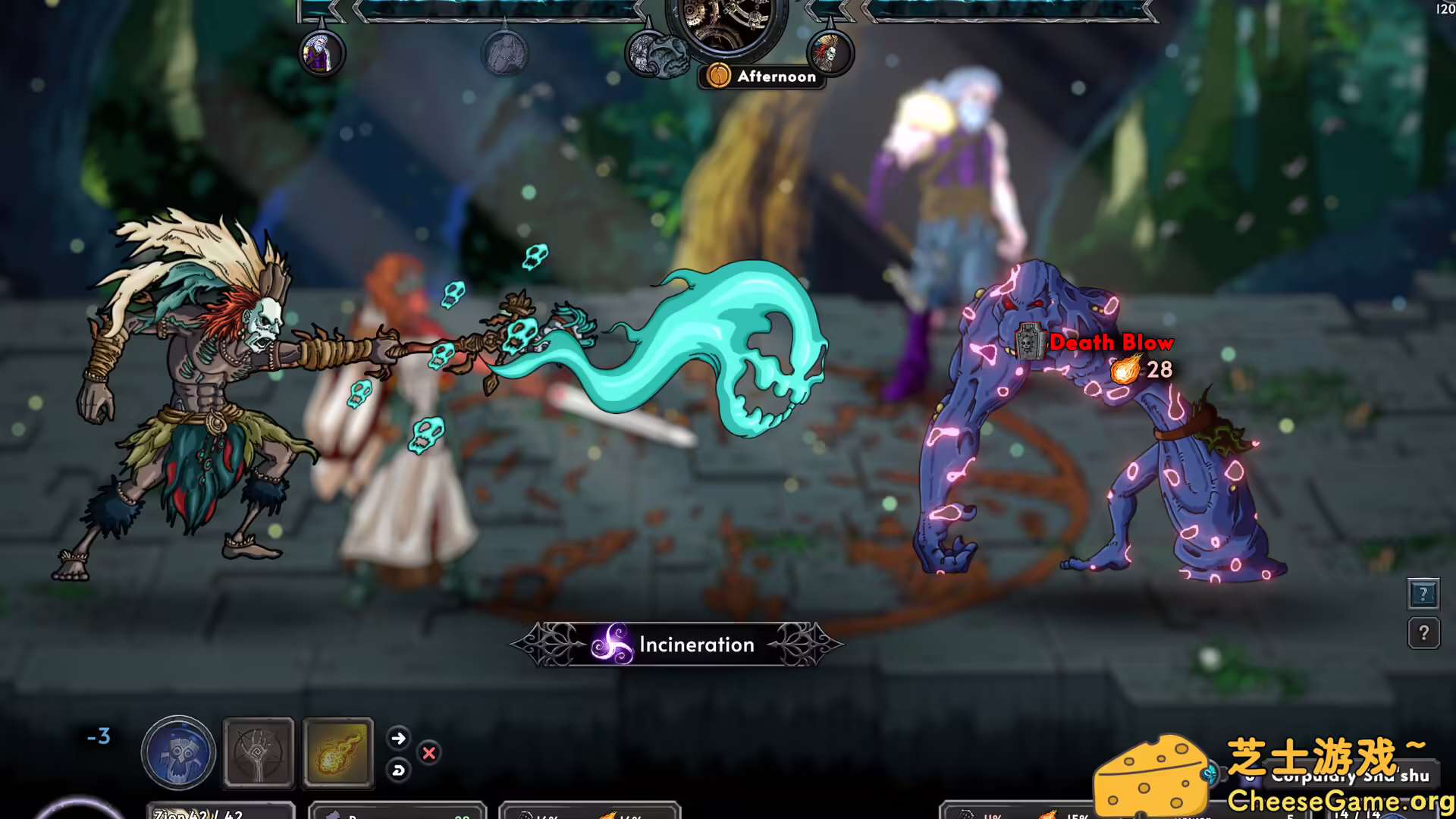Cancel with the red X button
The width and height of the screenshot is (1456, 819).
429,753
